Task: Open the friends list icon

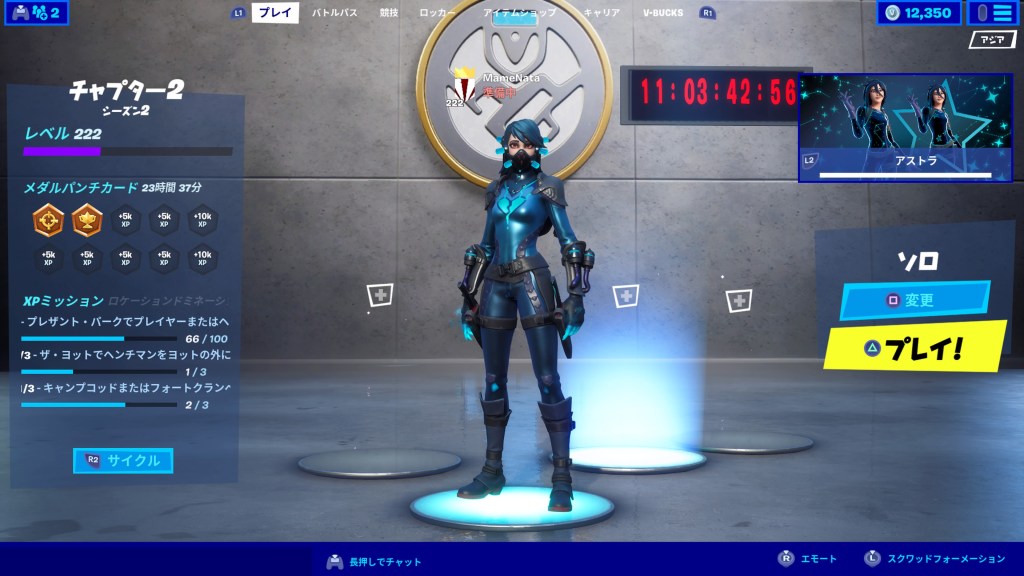Action: pyautogui.click(x=37, y=13)
